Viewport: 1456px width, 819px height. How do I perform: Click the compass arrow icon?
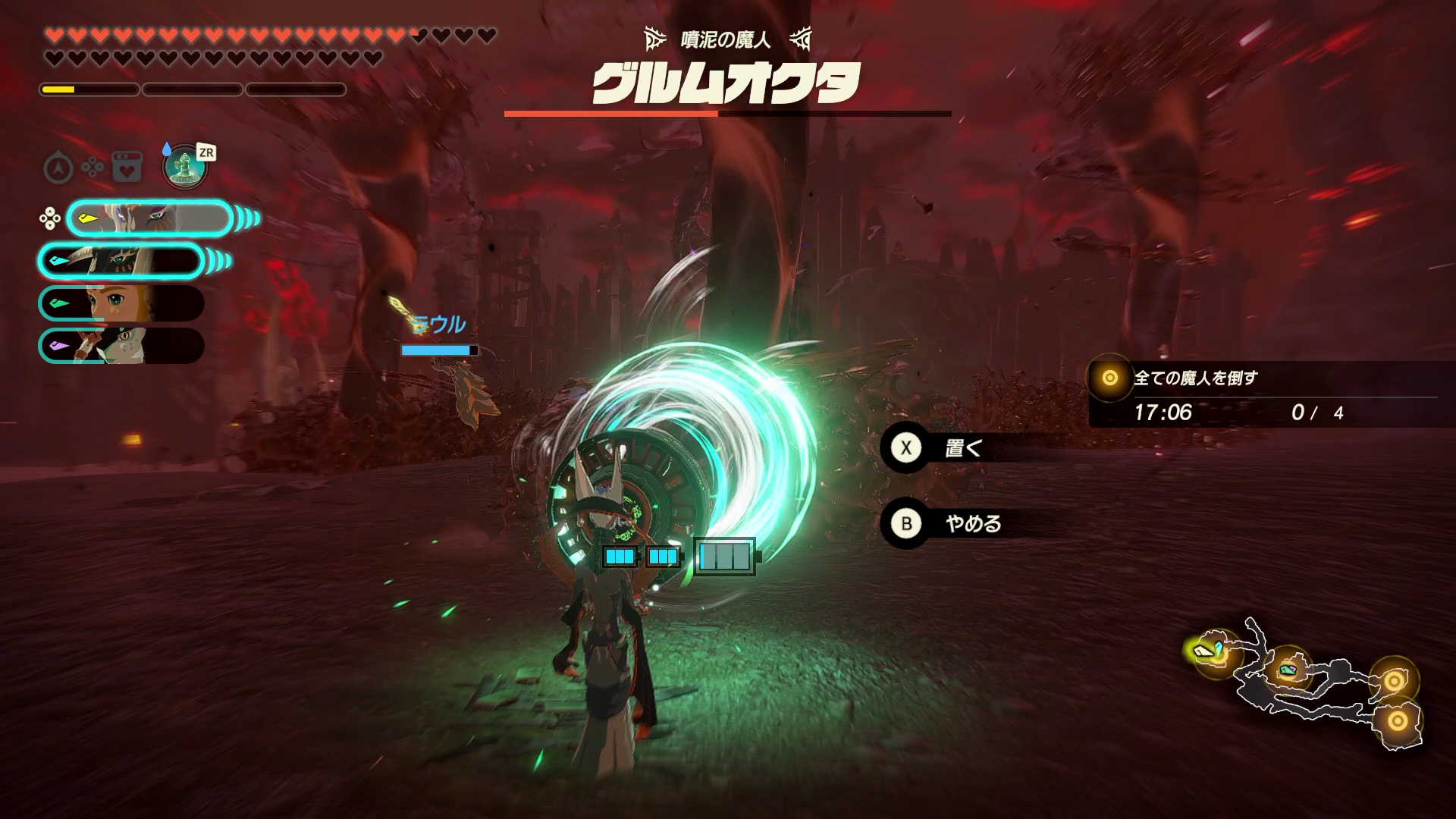[x=58, y=168]
